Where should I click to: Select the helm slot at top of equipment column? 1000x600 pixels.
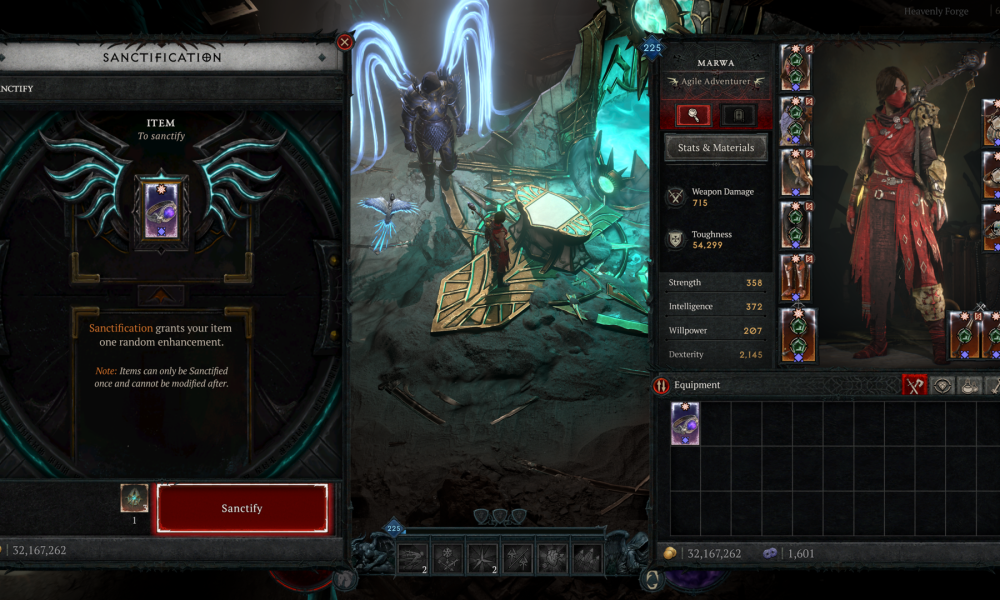pos(796,67)
